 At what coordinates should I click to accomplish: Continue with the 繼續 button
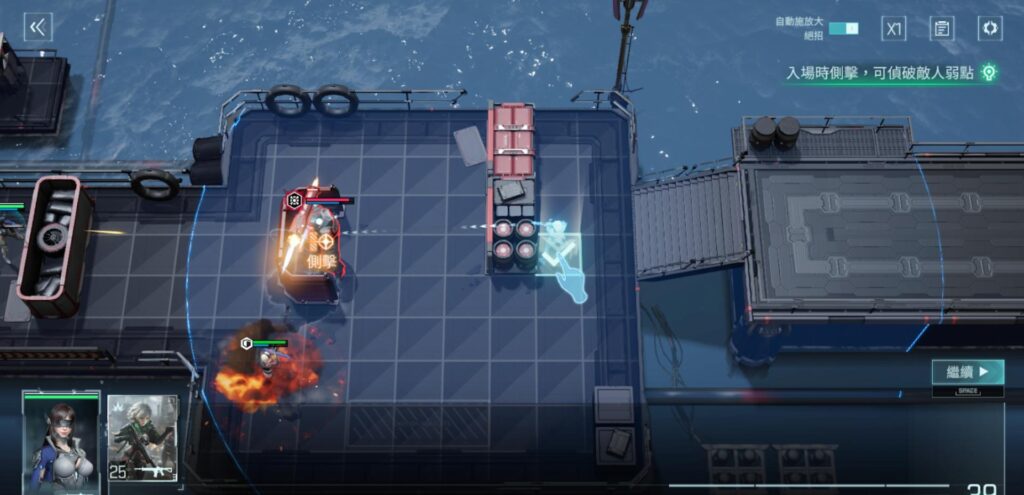[x=967, y=372]
